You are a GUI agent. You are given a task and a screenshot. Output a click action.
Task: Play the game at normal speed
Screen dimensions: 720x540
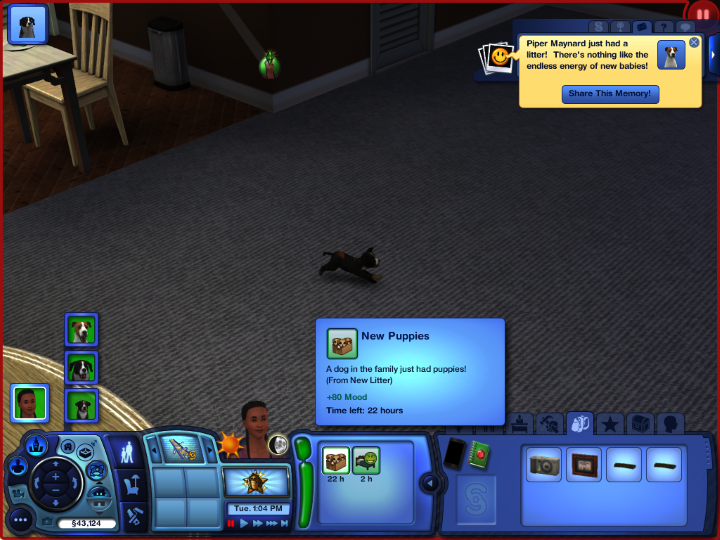[244, 523]
